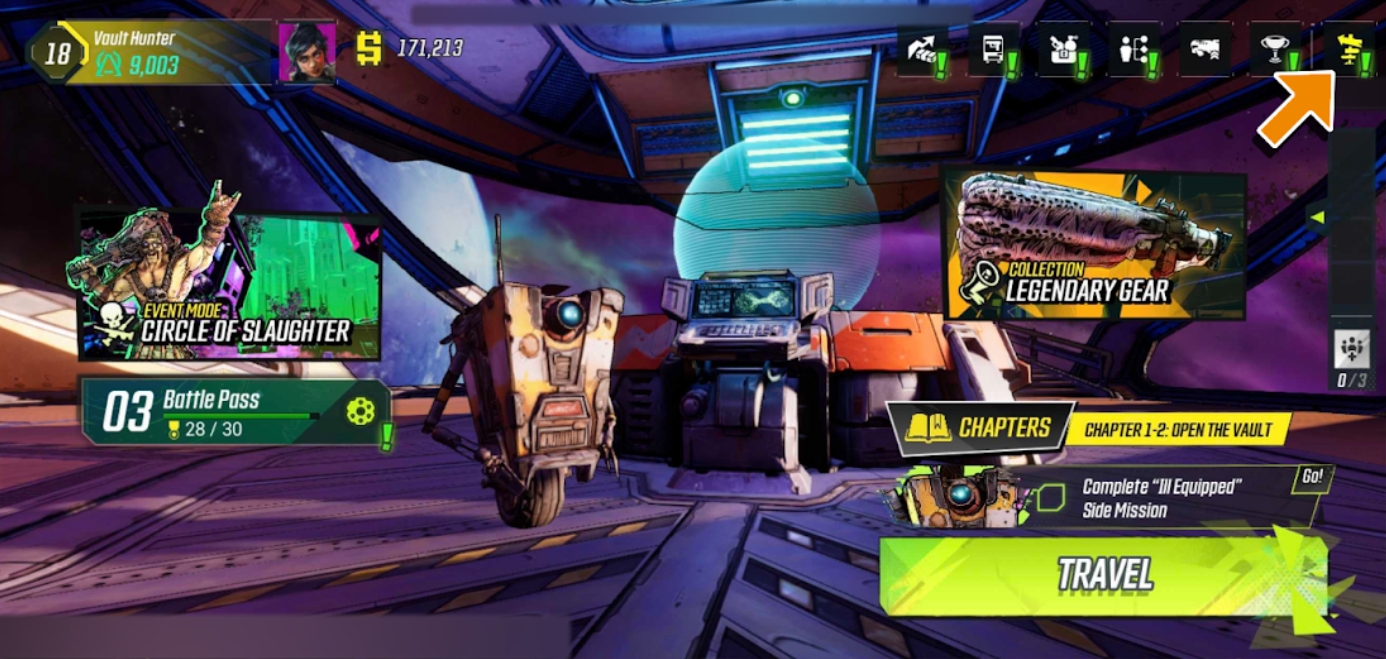Start travel with the TRAVEL button
The width and height of the screenshot is (1386, 659).
[x=1104, y=575]
